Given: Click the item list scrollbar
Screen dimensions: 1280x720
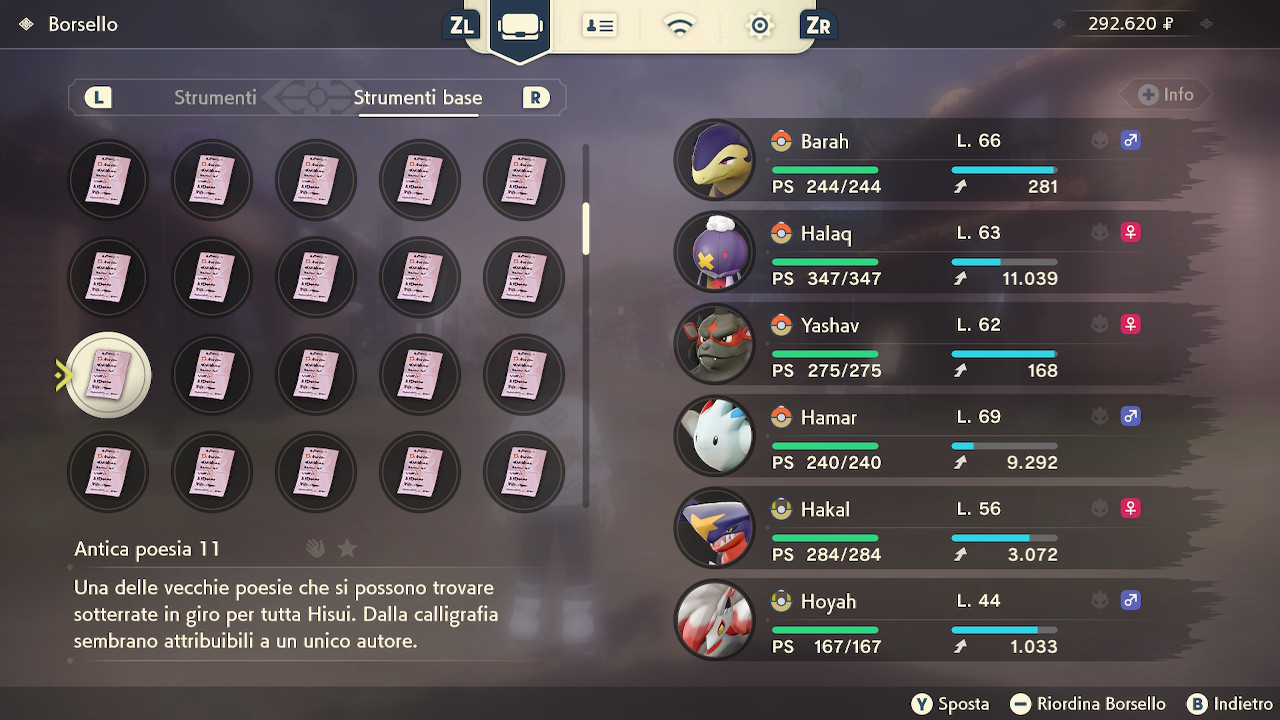Looking at the screenshot, I should point(586,228).
